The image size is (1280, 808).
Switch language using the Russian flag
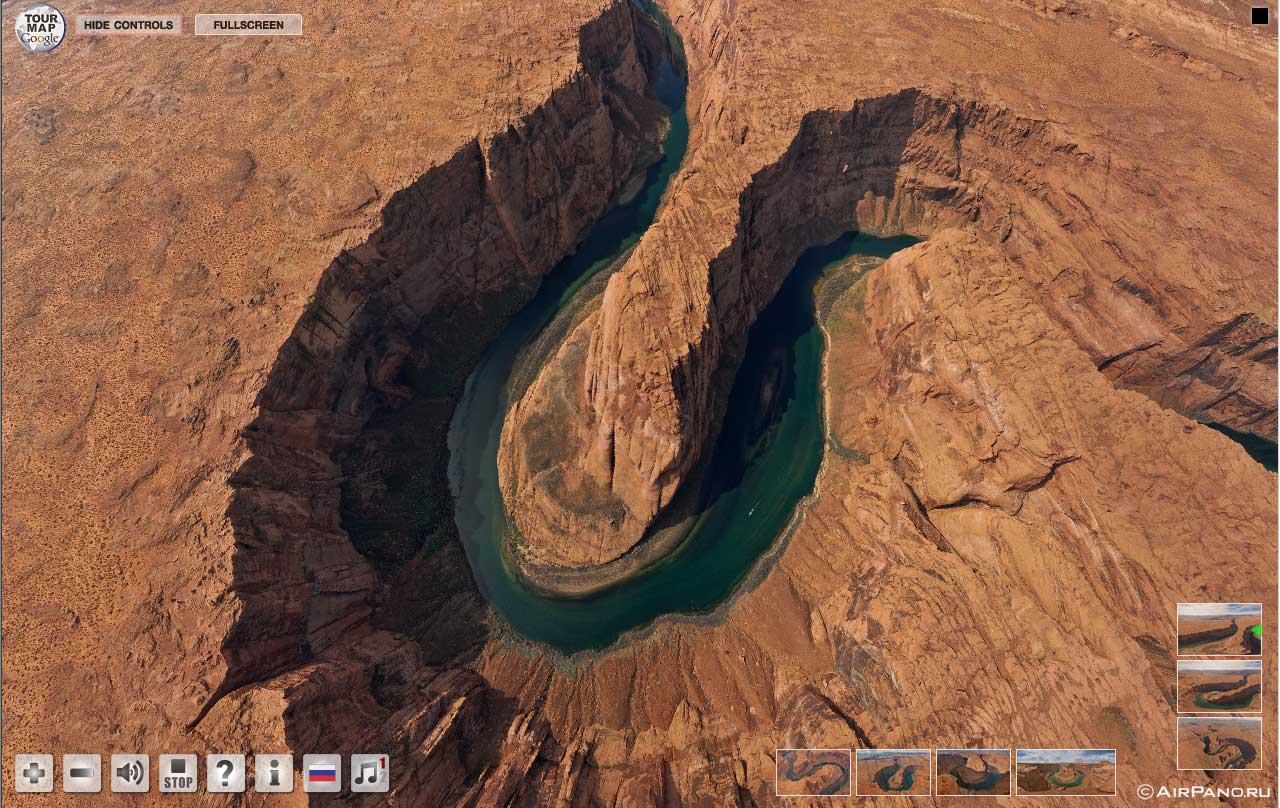[322, 773]
